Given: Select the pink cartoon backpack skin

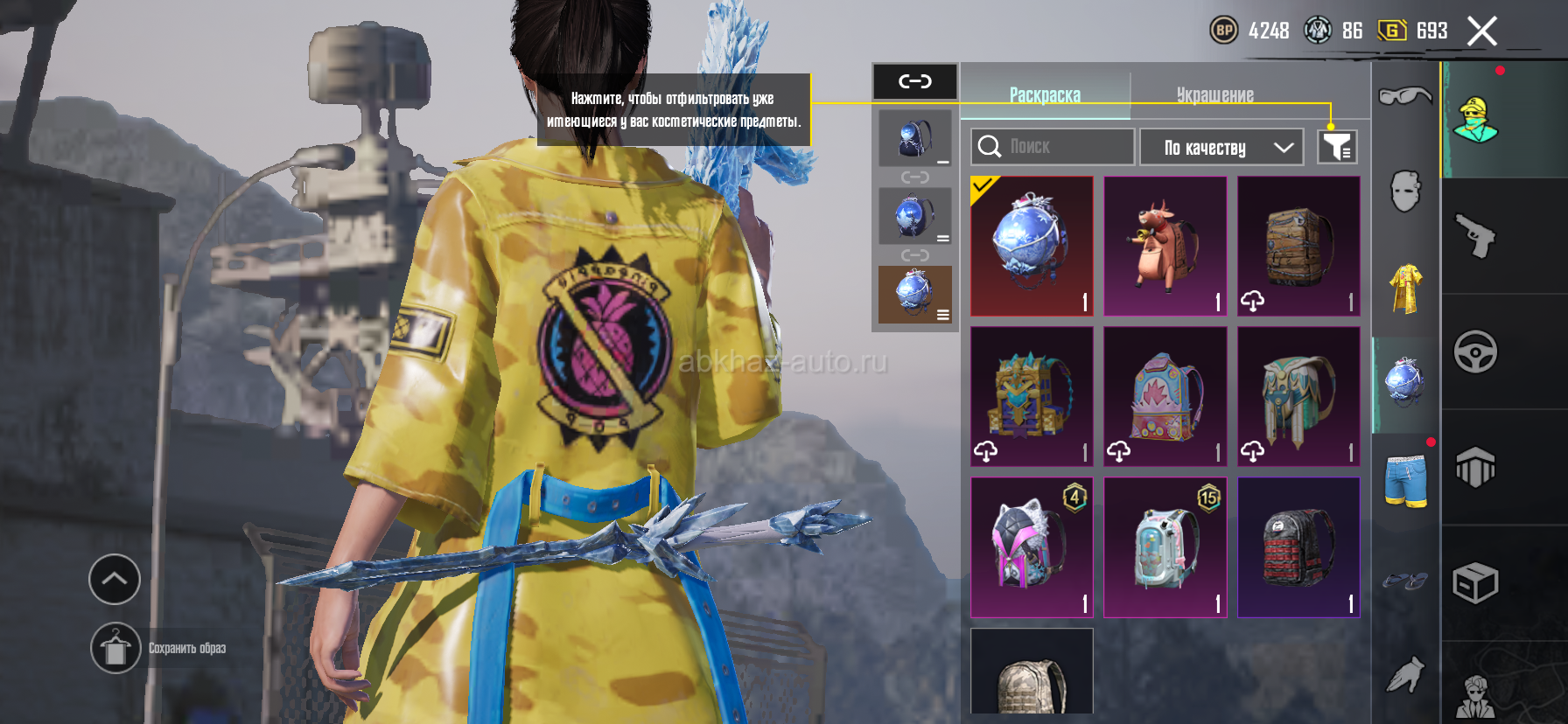Looking at the screenshot, I should point(1165,396).
